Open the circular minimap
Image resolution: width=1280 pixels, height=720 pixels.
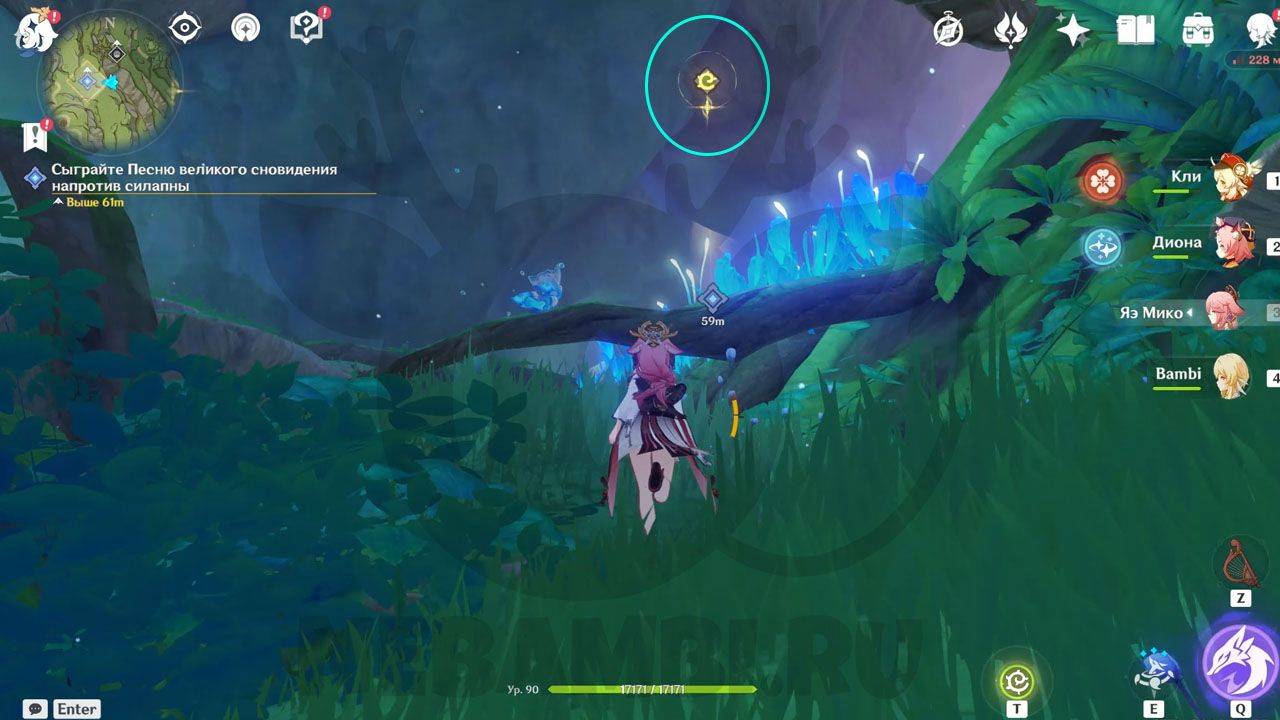coord(109,80)
